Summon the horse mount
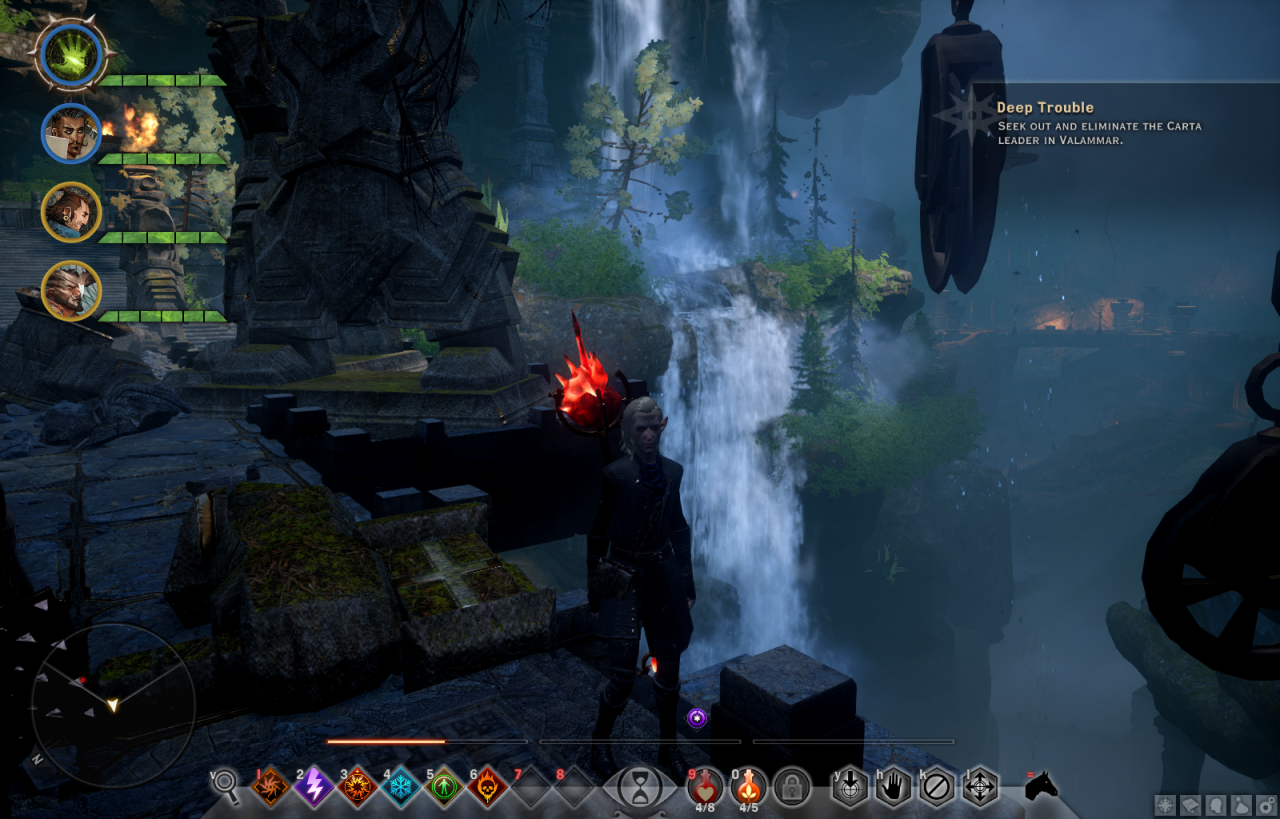 click(1042, 785)
